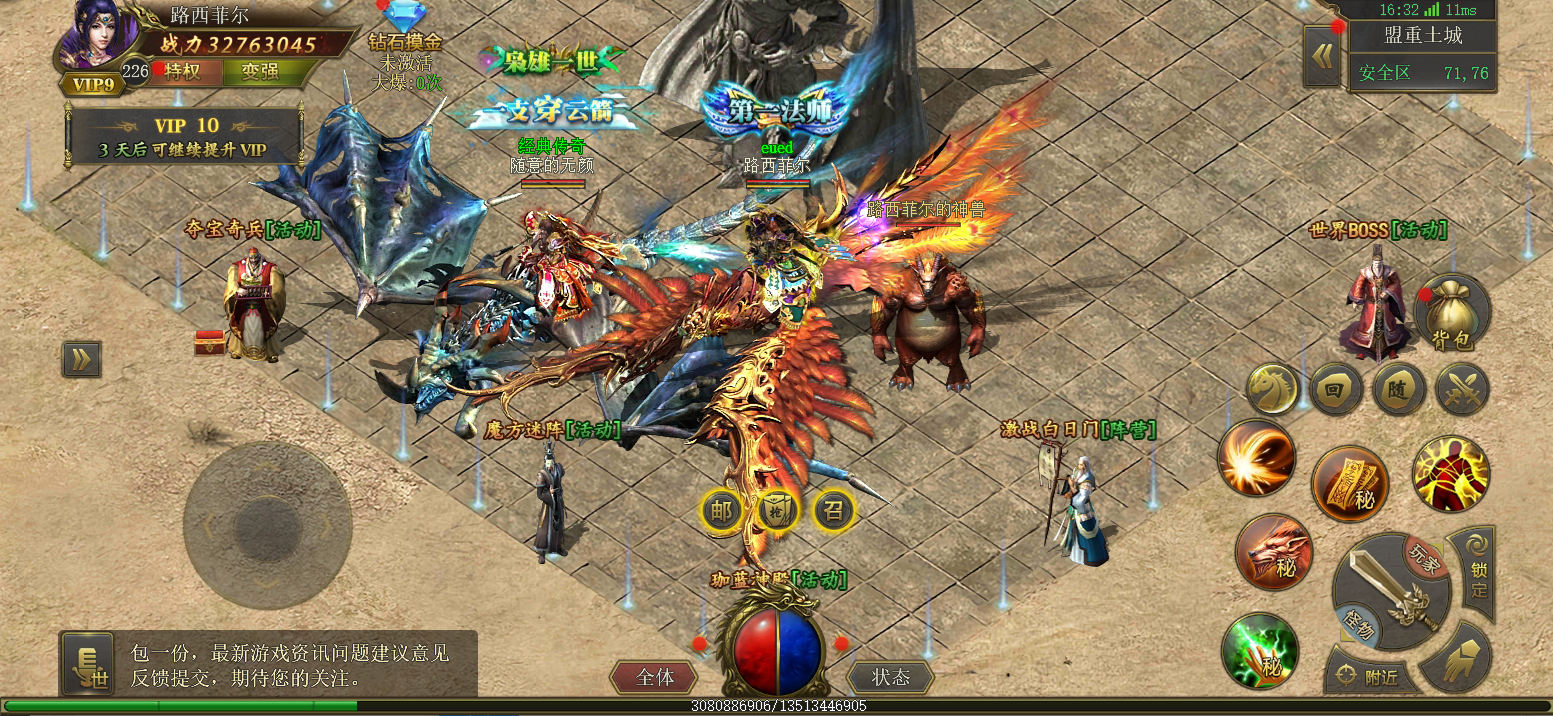The width and height of the screenshot is (1553, 716).
Task: Open the 背包 backpack bag
Action: pyautogui.click(x=1451, y=314)
